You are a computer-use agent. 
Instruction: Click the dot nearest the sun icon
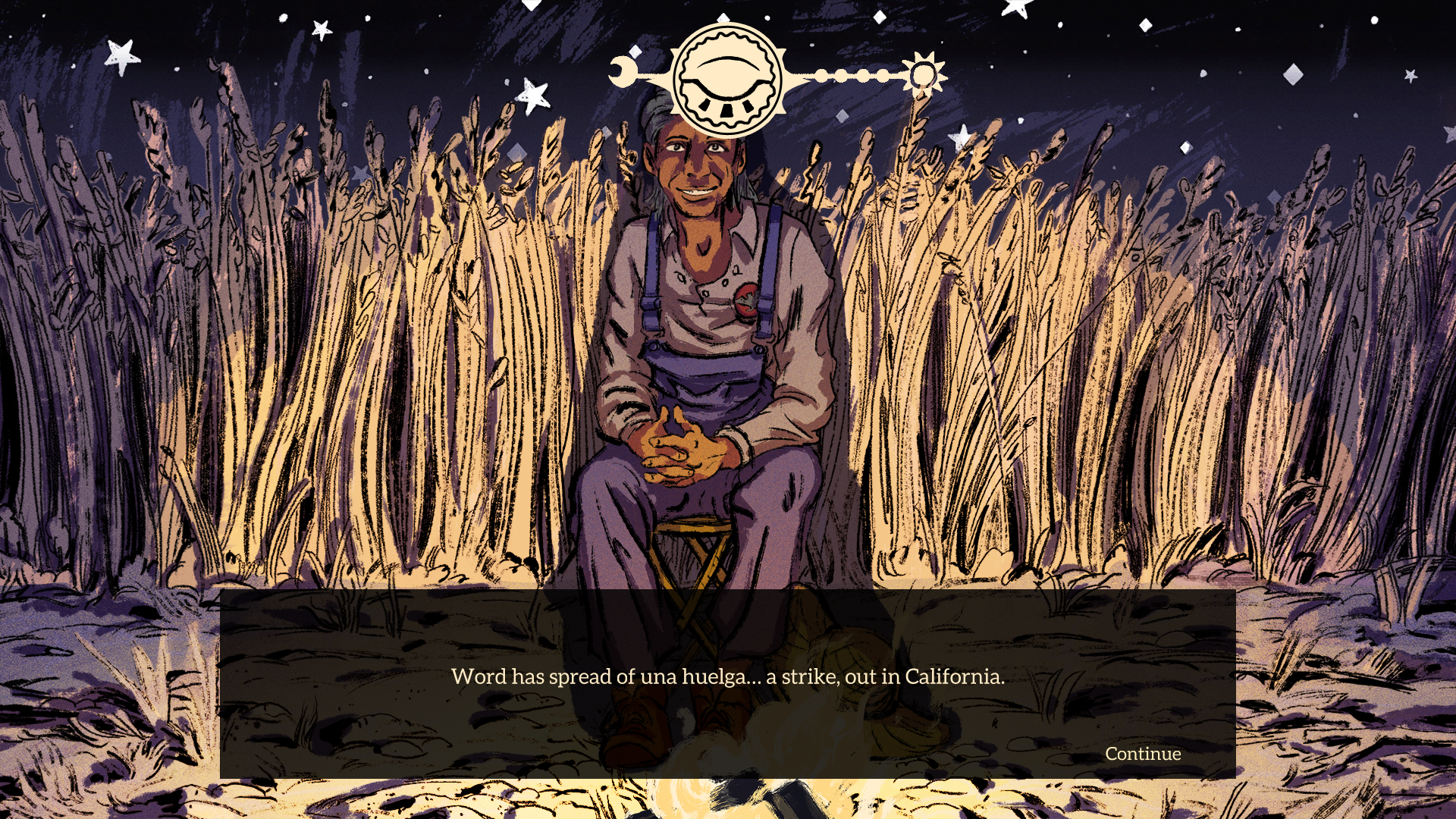884,75
